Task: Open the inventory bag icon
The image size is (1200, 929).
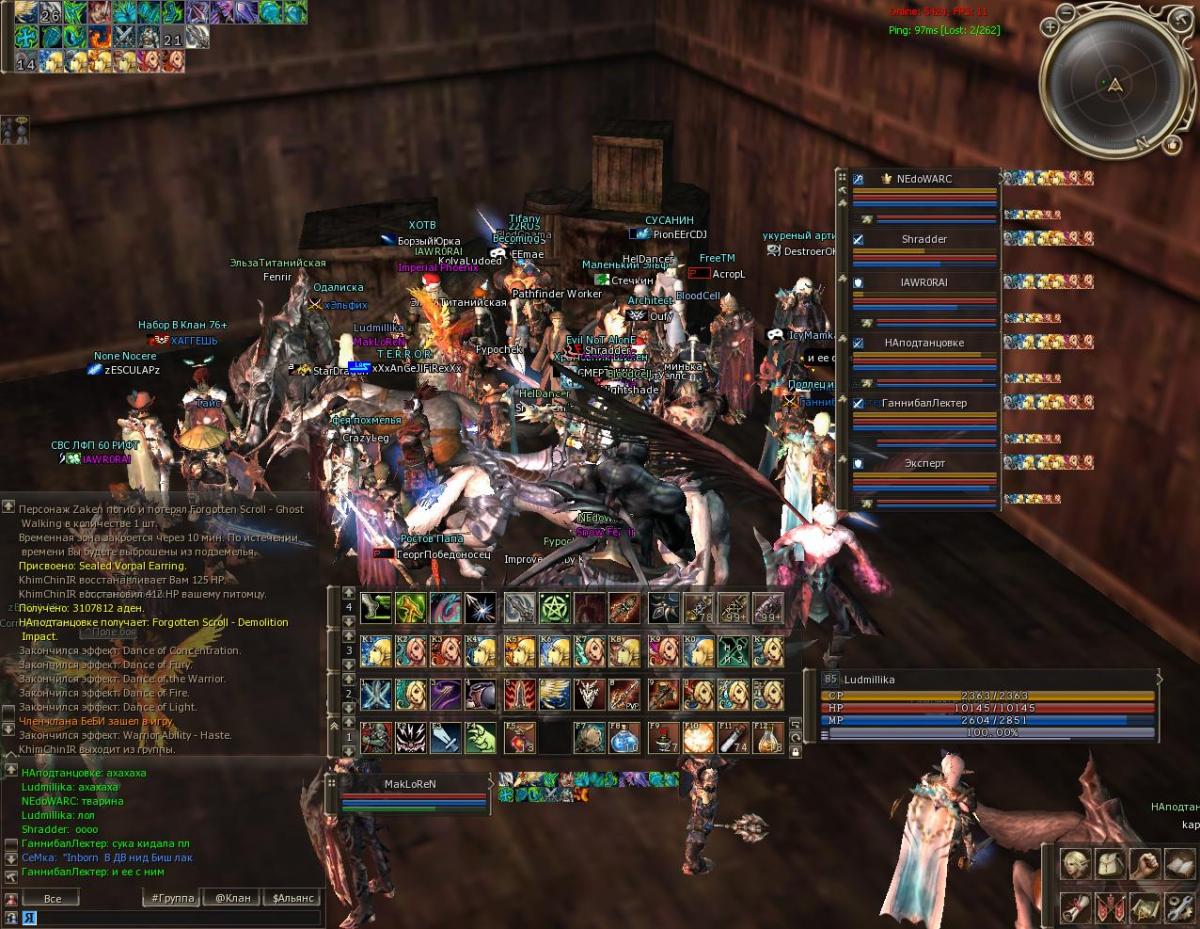Action: tap(1110, 863)
